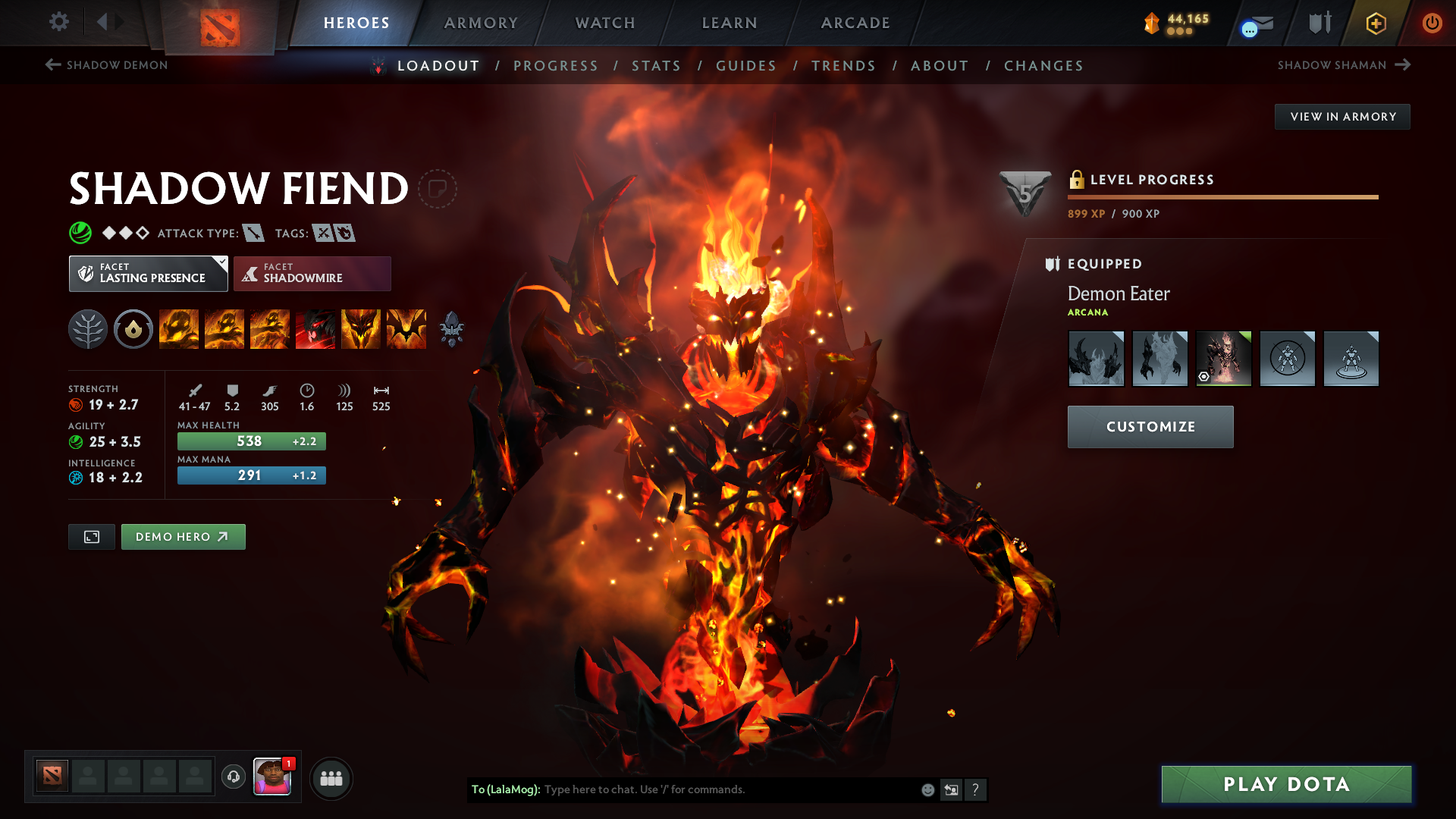The width and height of the screenshot is (1456, 819).
Task: Click the Aghanim's Shard ability icon
Action: tap(452, 329)
